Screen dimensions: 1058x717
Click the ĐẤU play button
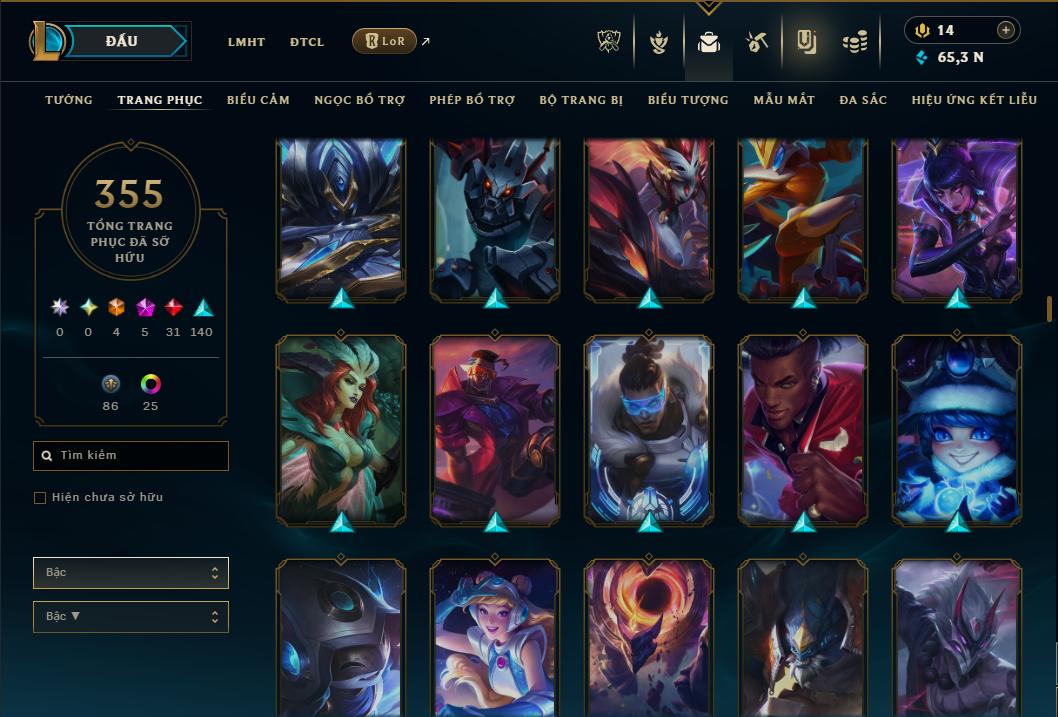(122, 41)
